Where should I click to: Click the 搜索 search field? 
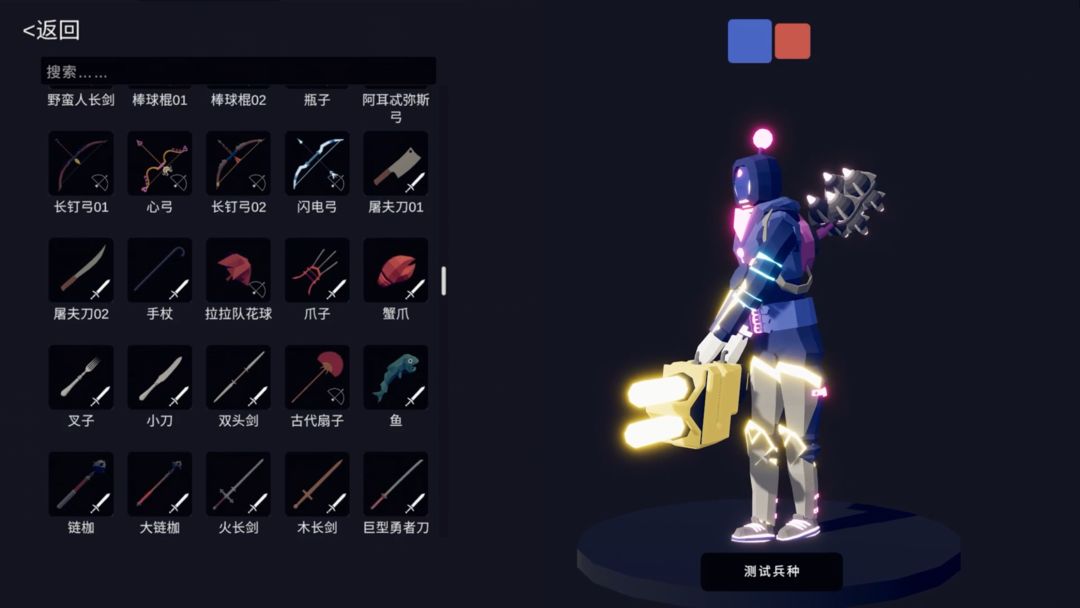(238, 72)
